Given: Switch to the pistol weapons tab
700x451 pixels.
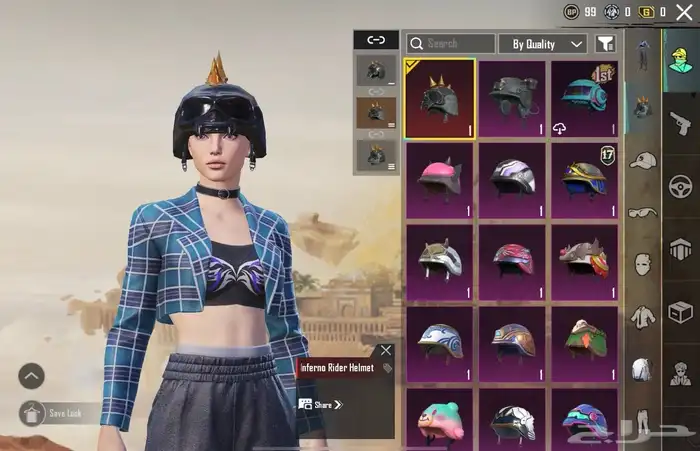Looking at the screenshot, I should pyautogui.click(x=681, y=122).
